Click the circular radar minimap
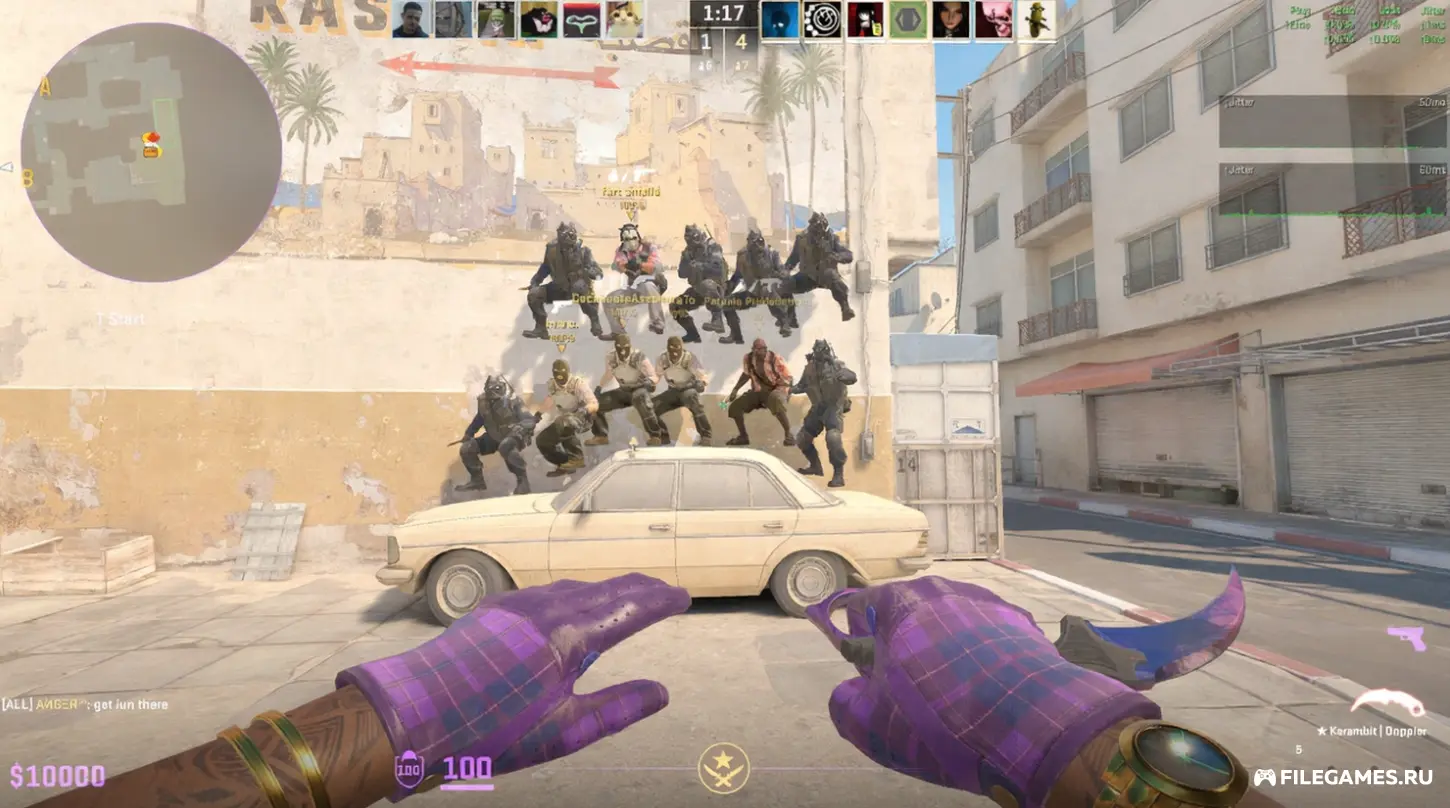 tap(151, 152)
